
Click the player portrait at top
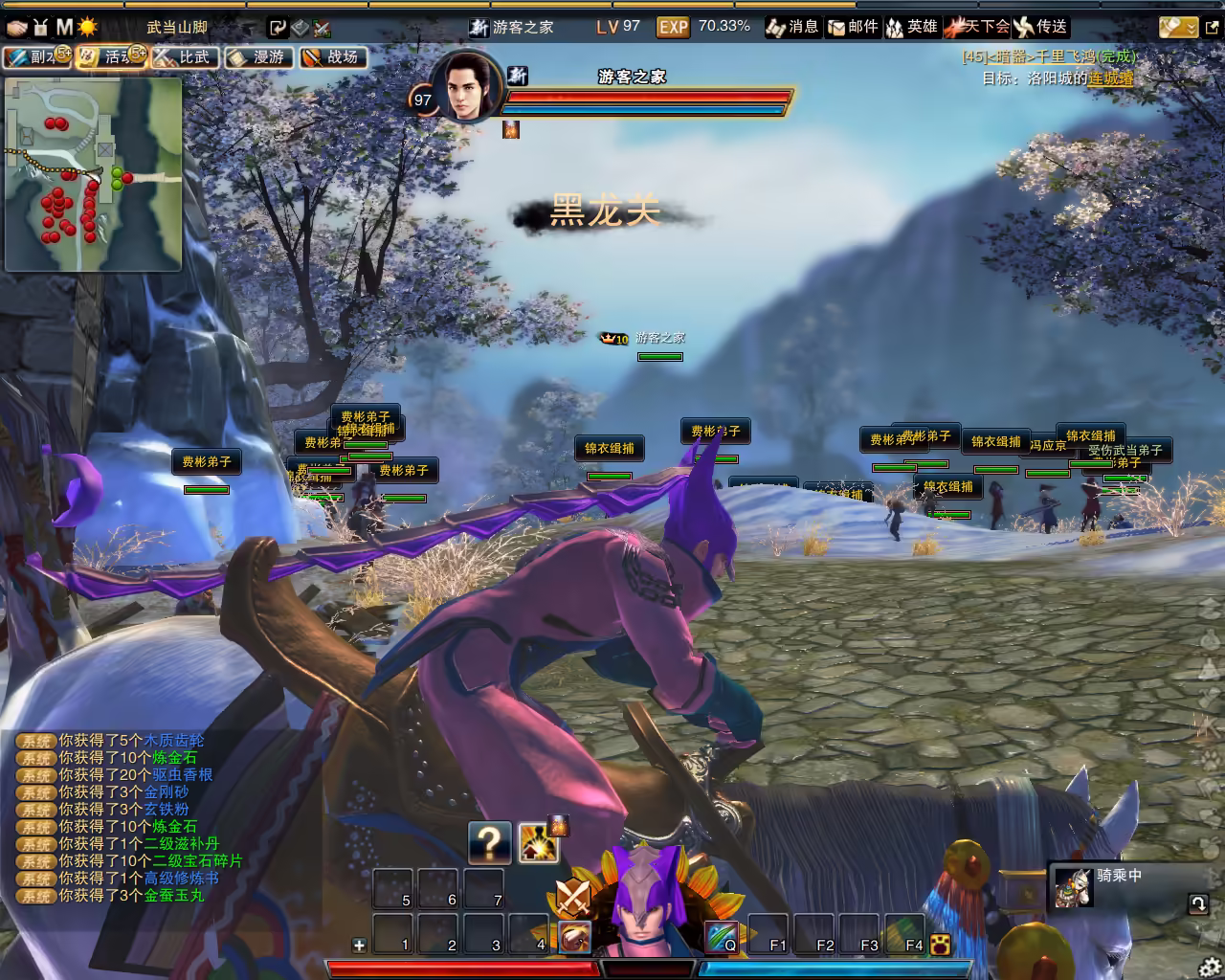466,88
